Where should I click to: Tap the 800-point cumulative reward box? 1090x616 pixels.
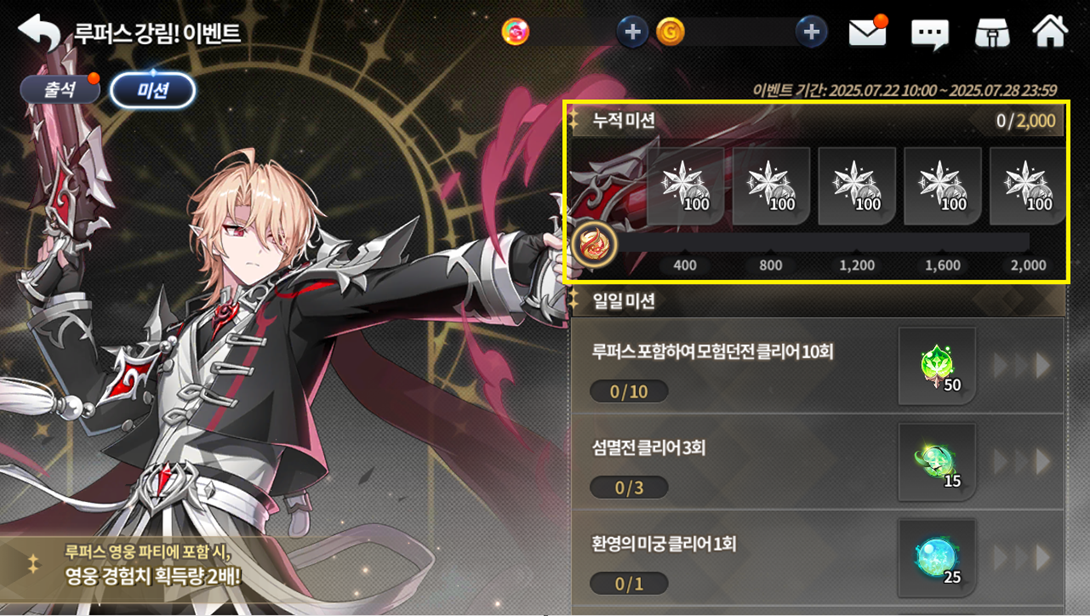pos(771,187)
